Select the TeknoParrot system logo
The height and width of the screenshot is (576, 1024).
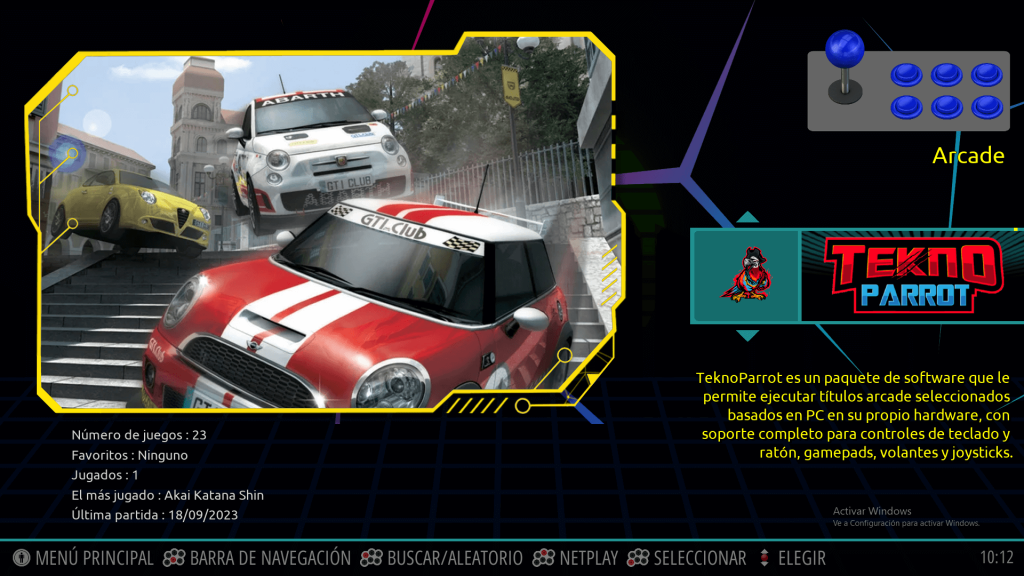911,275
